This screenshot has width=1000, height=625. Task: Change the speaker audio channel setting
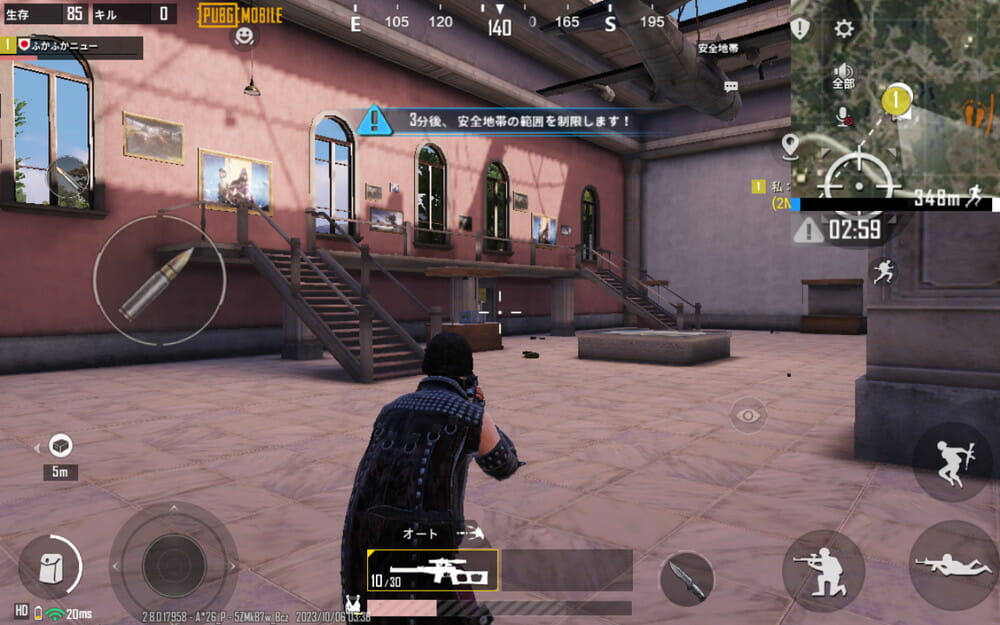pyautogui.click(x=843, y=75)
